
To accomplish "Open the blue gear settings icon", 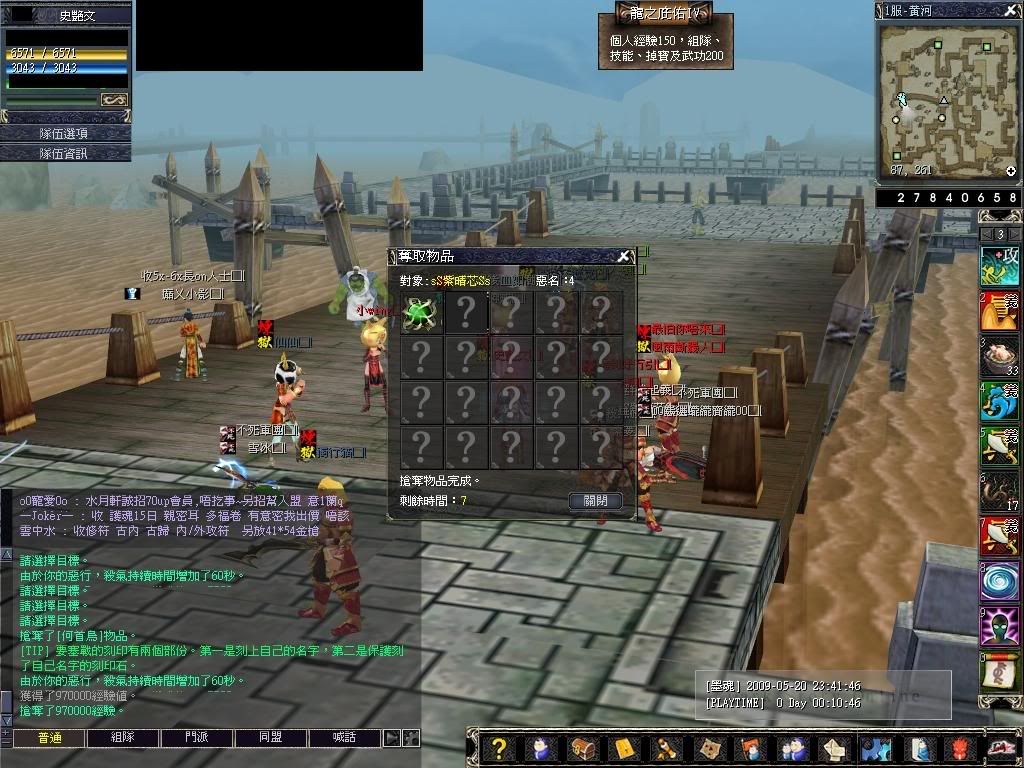I will click(x=875, y=748).
